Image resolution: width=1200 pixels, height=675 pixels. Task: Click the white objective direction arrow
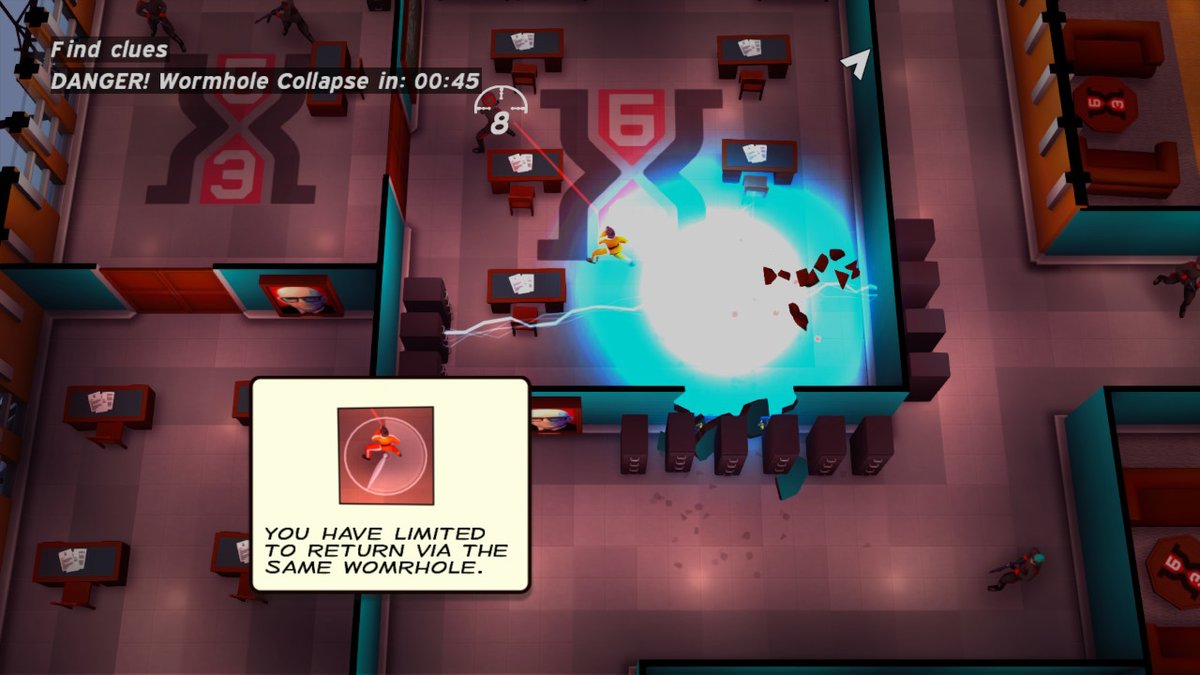pos(854,64)
